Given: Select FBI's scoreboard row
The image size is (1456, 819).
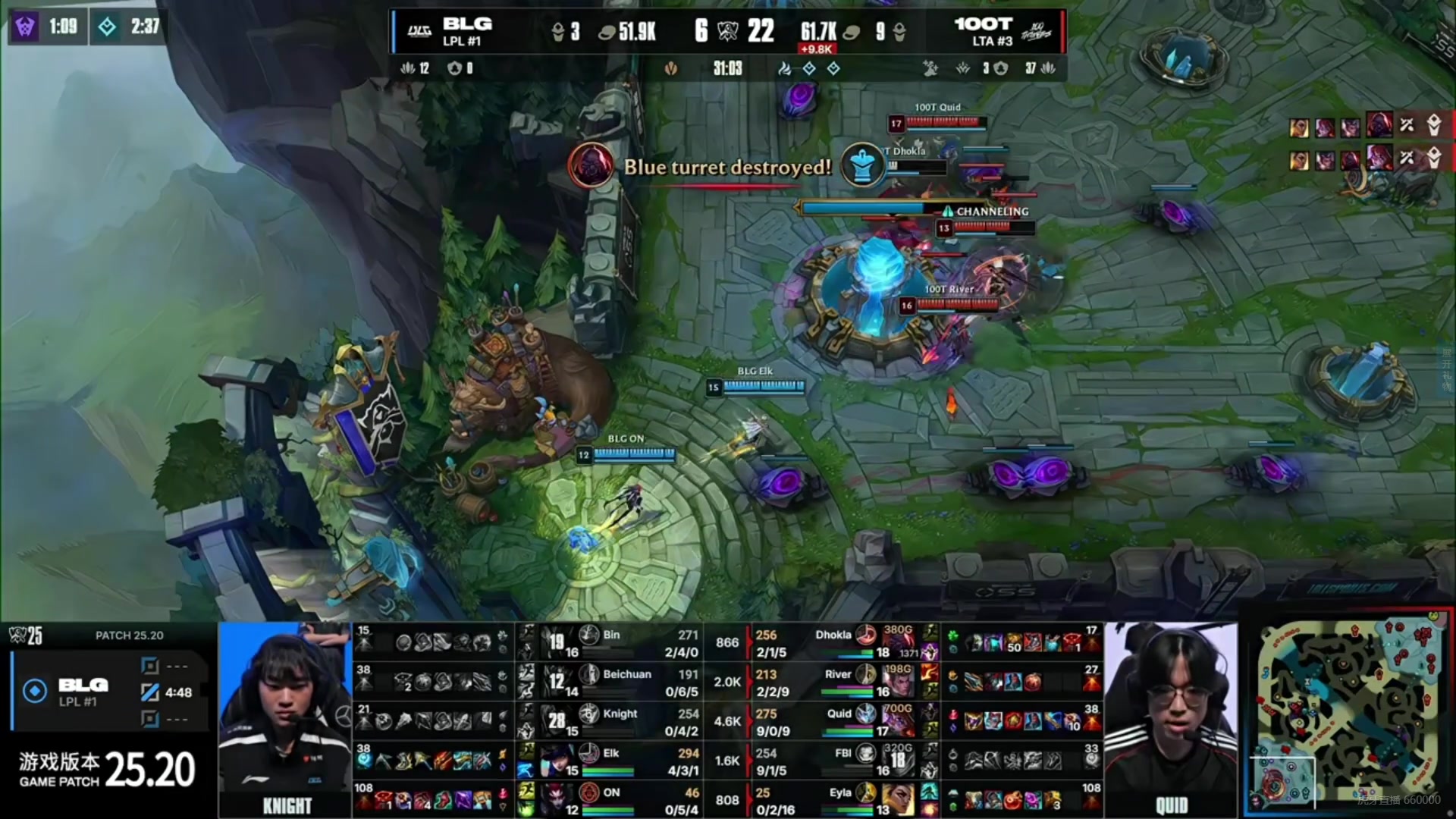Looking at the screenshot, I should pos(842,761).
